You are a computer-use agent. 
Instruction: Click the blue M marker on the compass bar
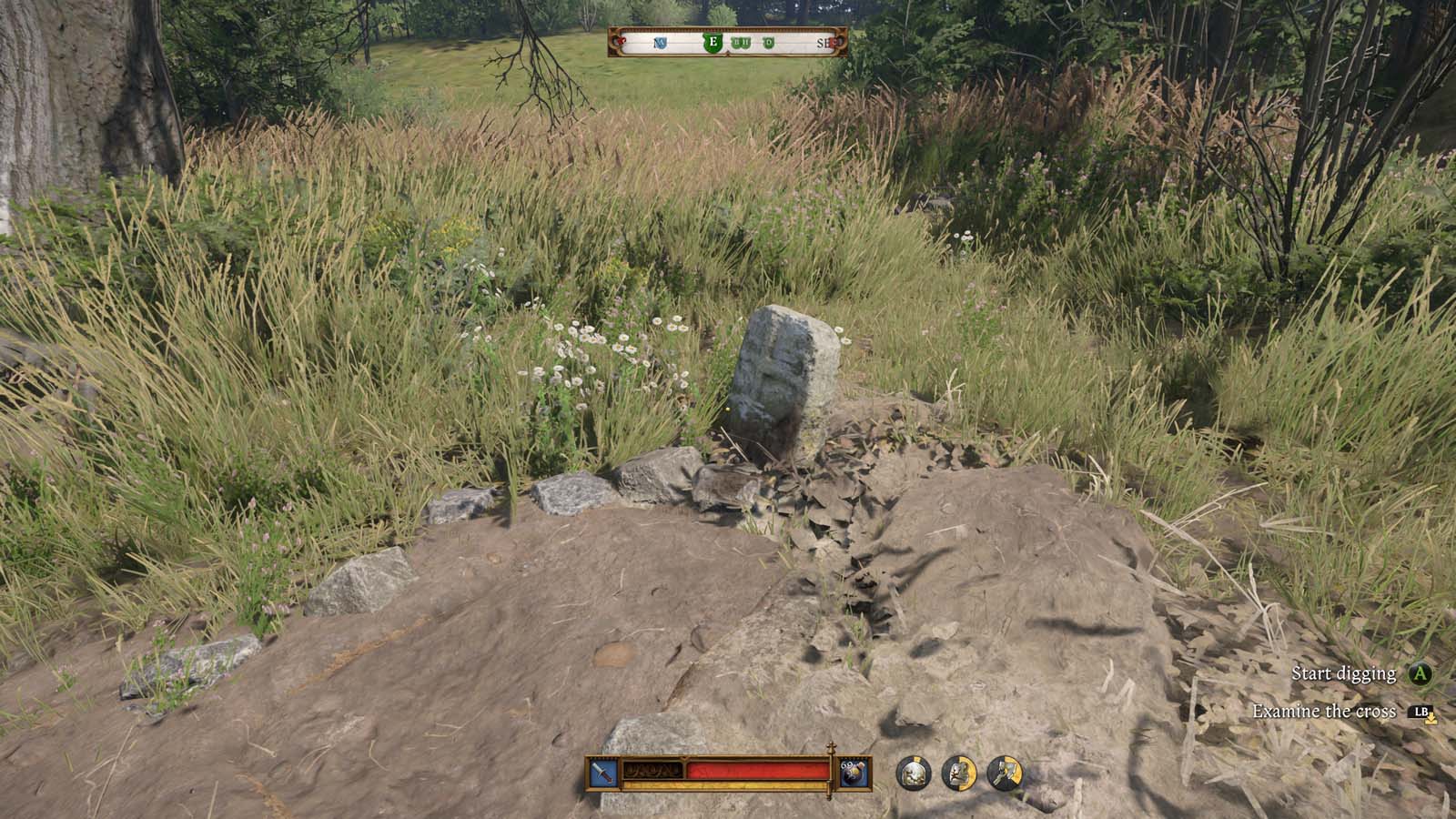click(x=661, y=42)
